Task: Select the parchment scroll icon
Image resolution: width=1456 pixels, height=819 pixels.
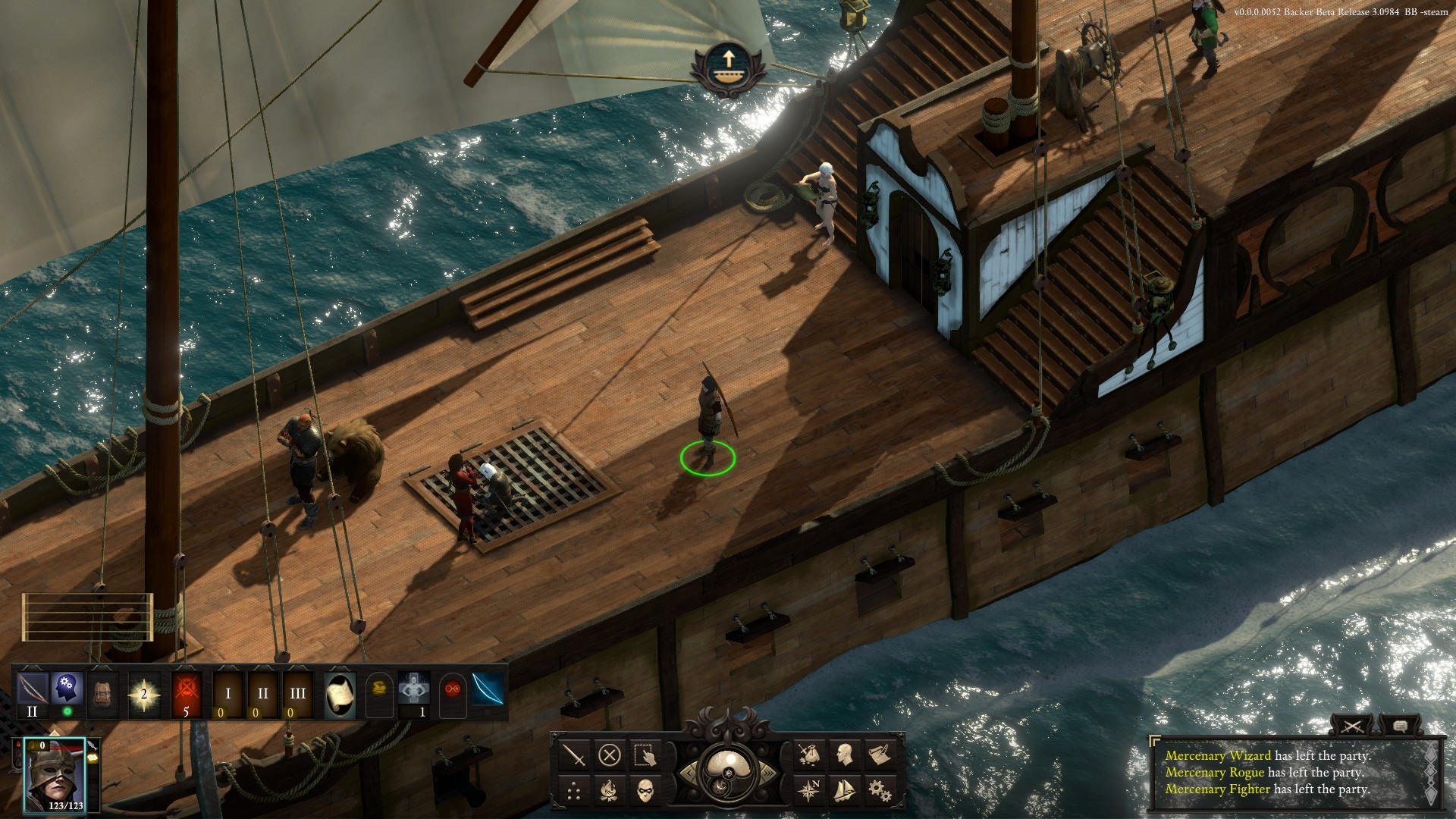Action: (x=340, y=693)
